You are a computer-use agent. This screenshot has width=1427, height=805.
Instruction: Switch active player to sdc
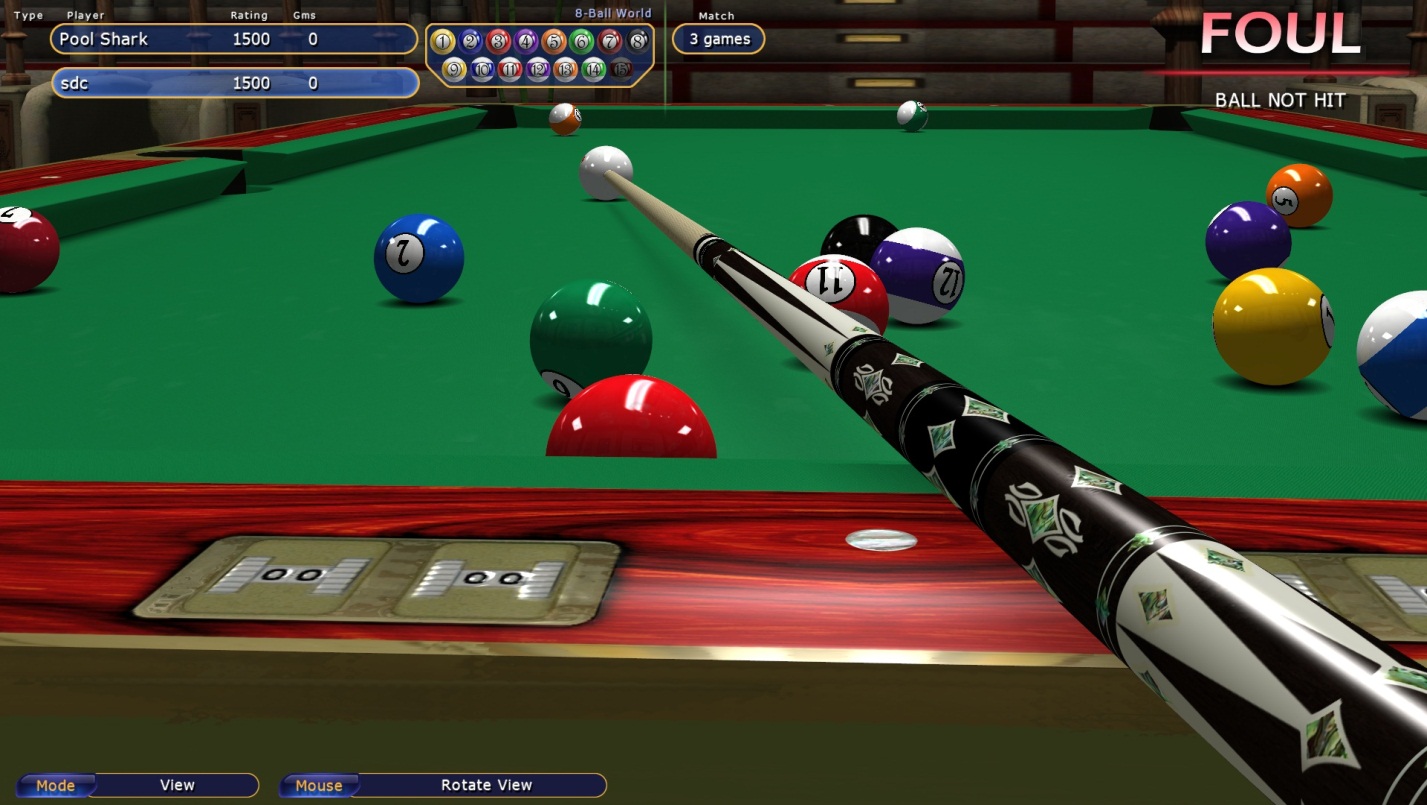tap(233, 83)
